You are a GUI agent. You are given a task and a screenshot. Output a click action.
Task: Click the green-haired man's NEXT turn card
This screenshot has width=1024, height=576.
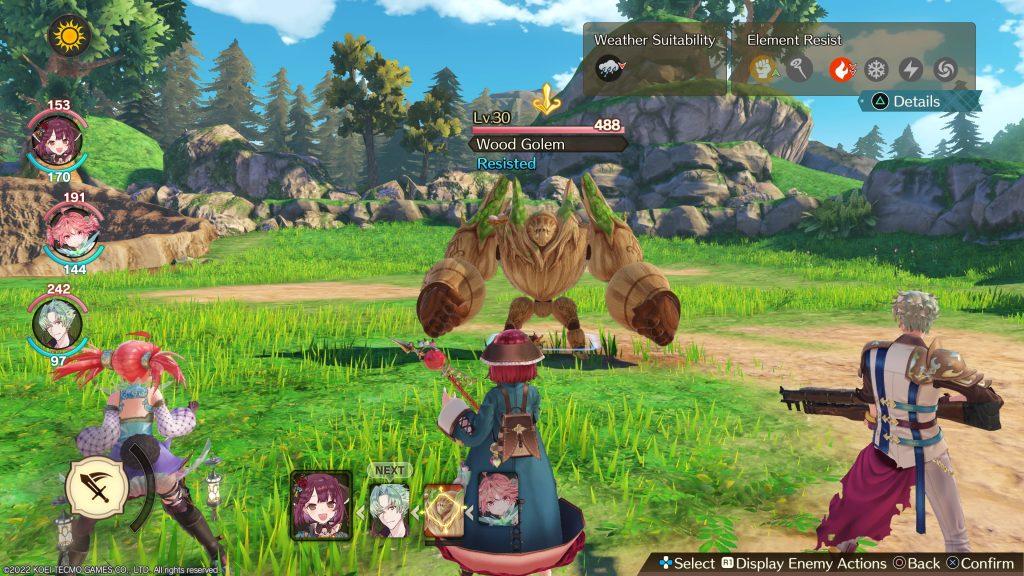click(x=388, y=508)
